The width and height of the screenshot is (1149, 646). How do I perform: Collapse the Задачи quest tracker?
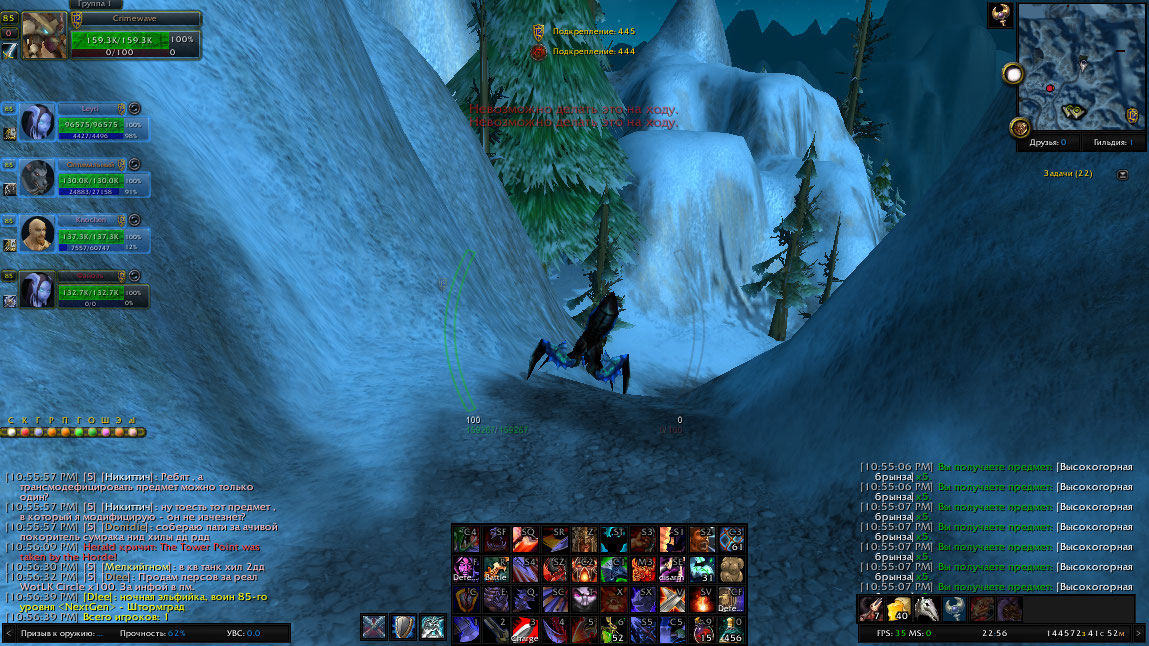pyautogui.click(x=1123, y=174)
